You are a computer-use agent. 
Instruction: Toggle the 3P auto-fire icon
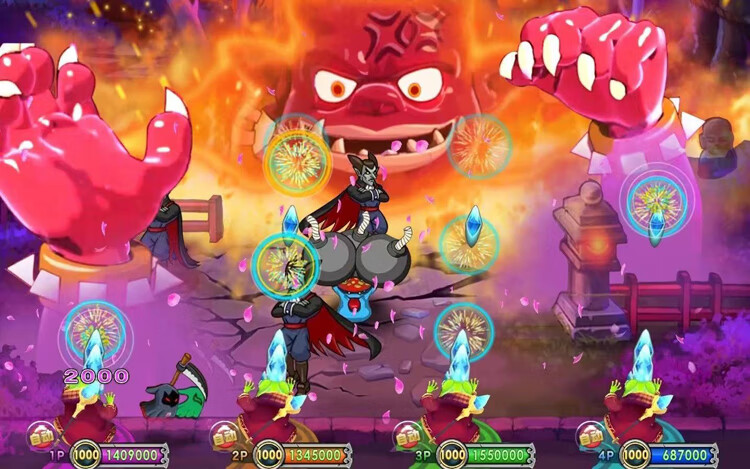[x=408, y=436]
